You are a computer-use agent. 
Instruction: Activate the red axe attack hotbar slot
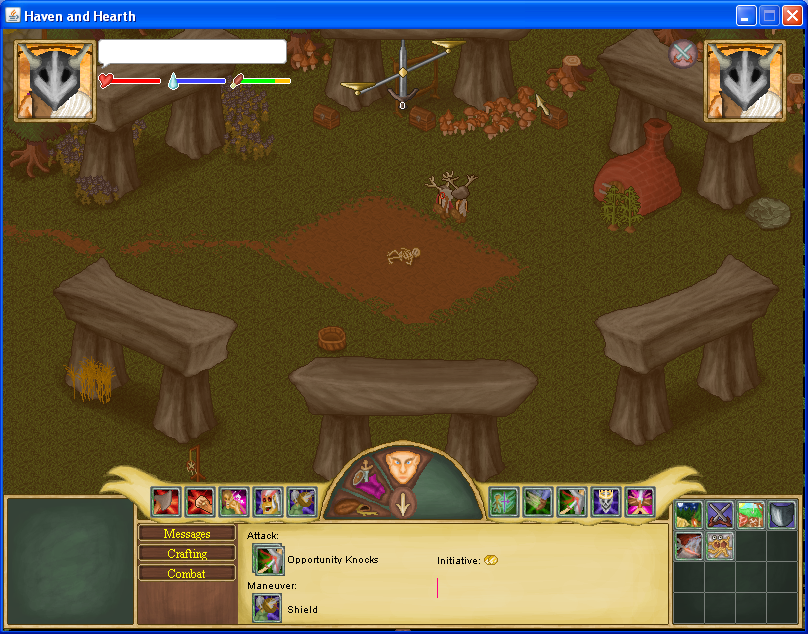(166, 502)
